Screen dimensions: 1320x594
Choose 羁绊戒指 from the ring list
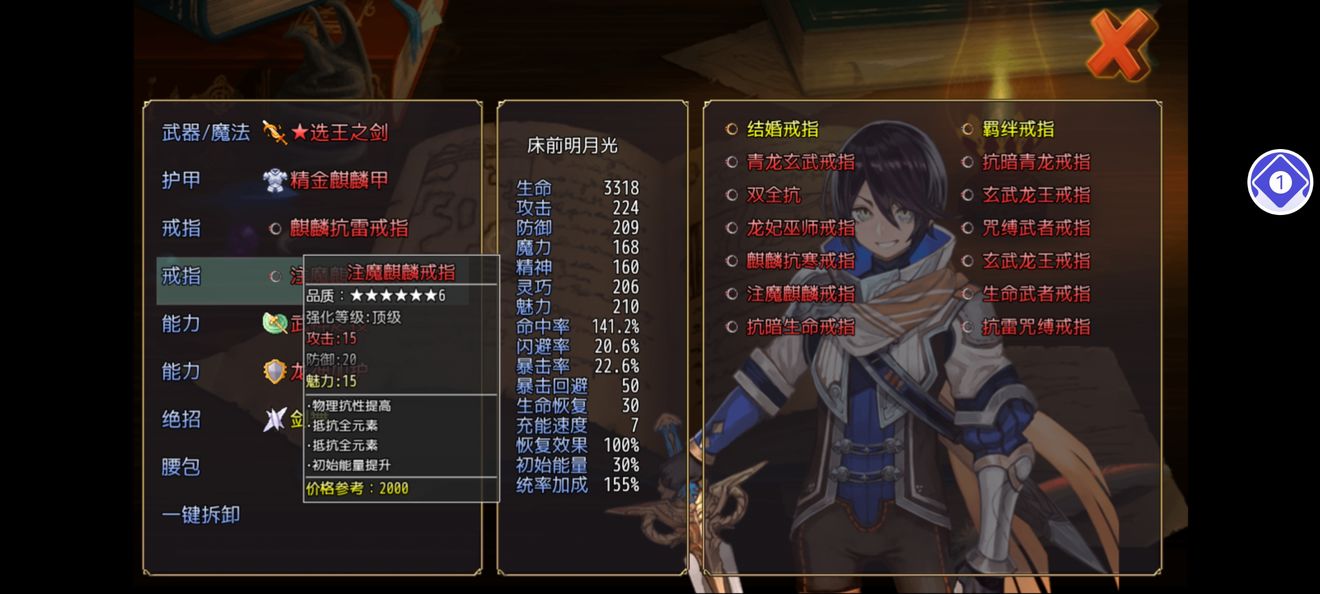click(x=1018, y=129)
